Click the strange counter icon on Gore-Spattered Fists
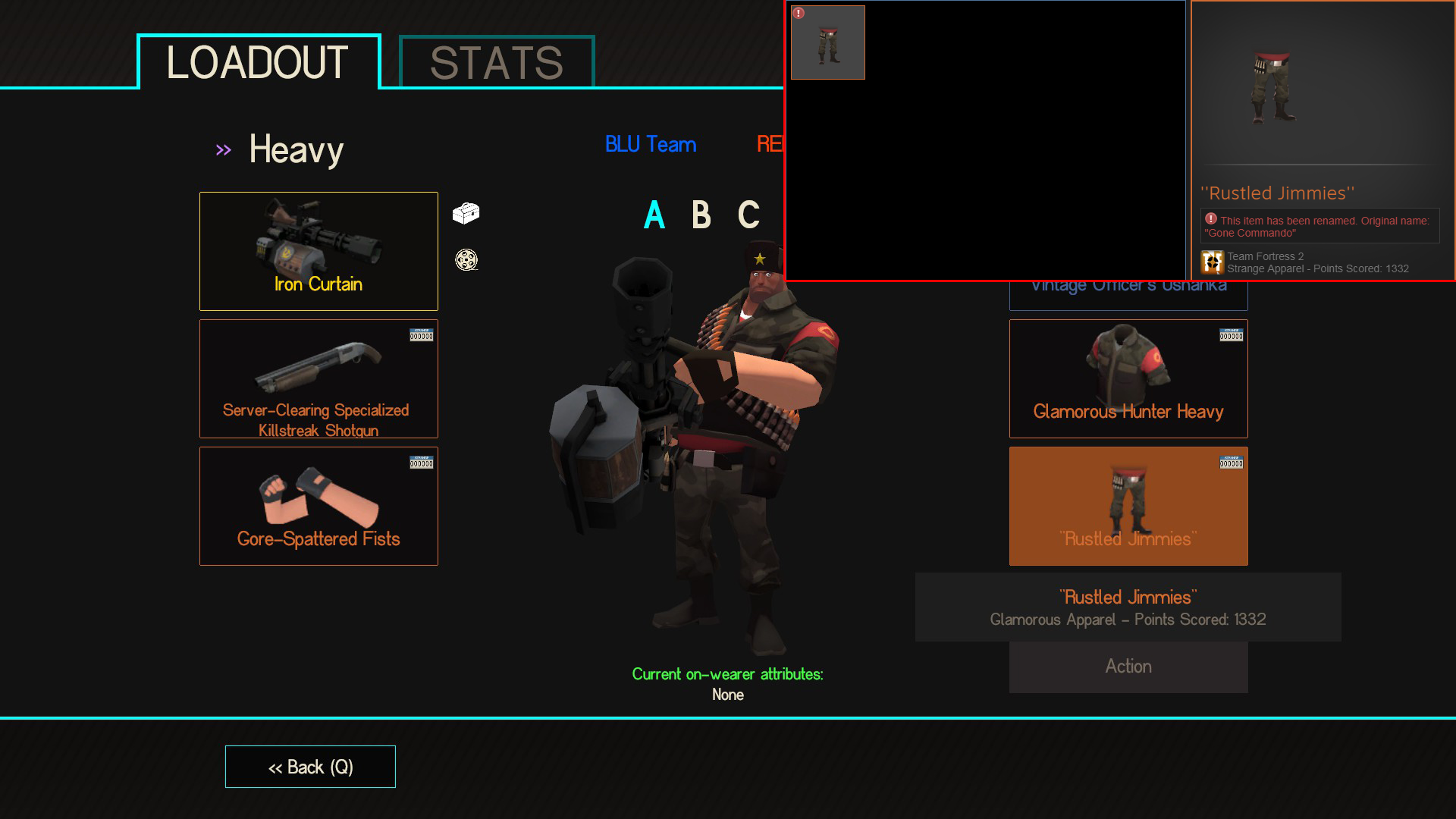Viewport: 1456px width, 819px height. click(x=422, y=462)
